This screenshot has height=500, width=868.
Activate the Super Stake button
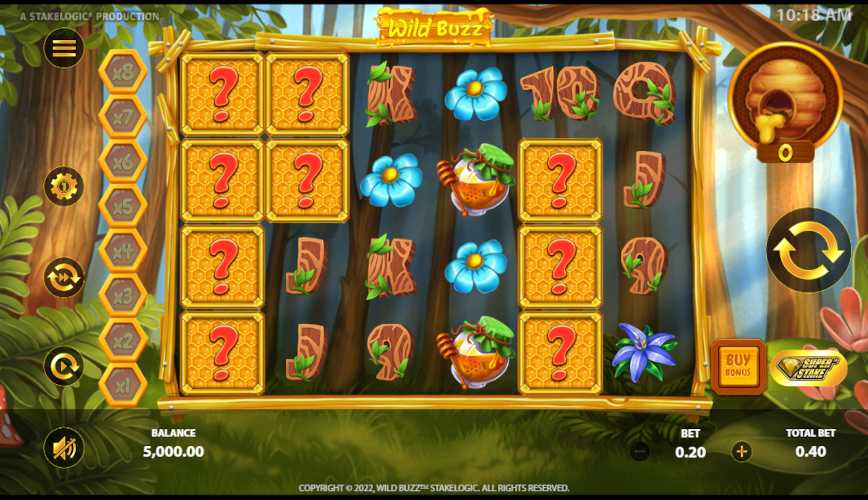pyautogui.click(x=808, y=367)
